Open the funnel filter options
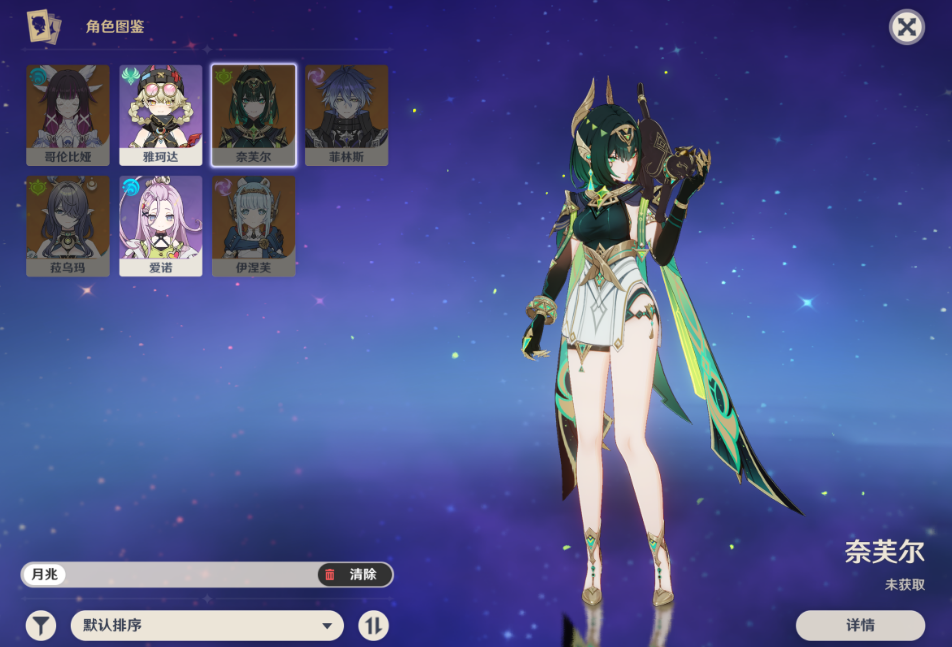The width and height of the screenshot is (952, 647). 40,626
